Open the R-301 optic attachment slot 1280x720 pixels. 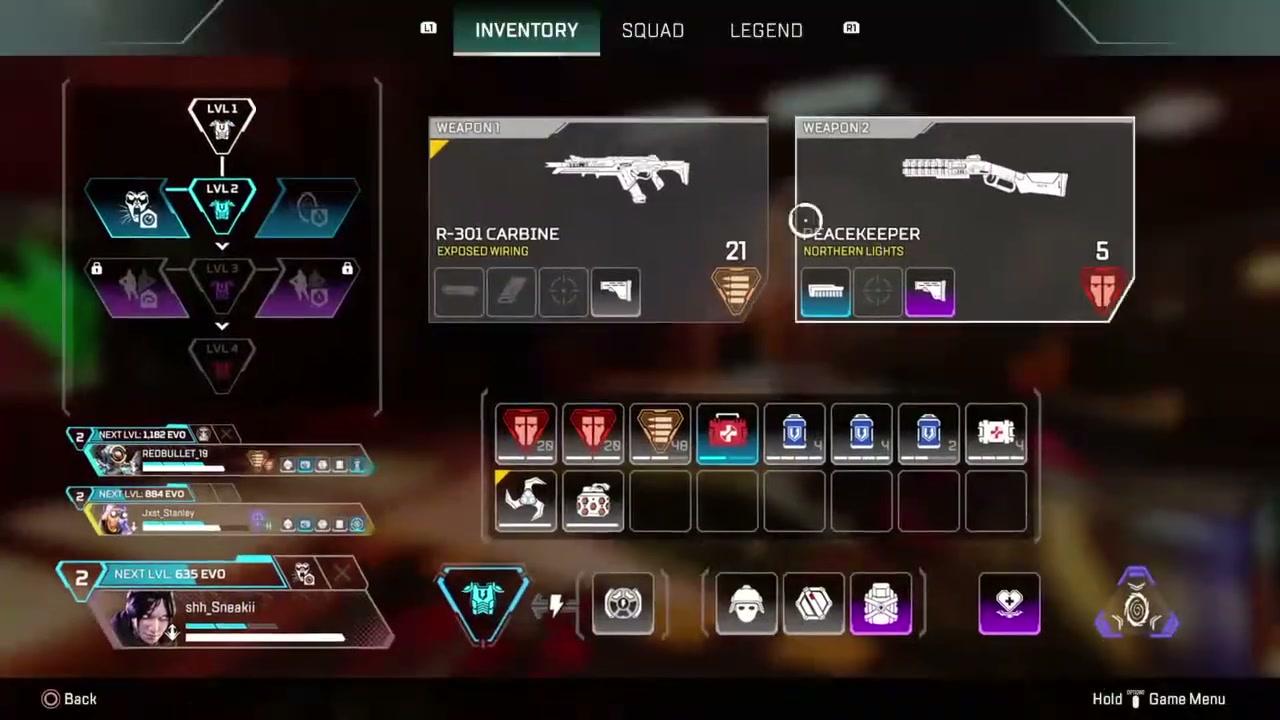pos(563,292)
